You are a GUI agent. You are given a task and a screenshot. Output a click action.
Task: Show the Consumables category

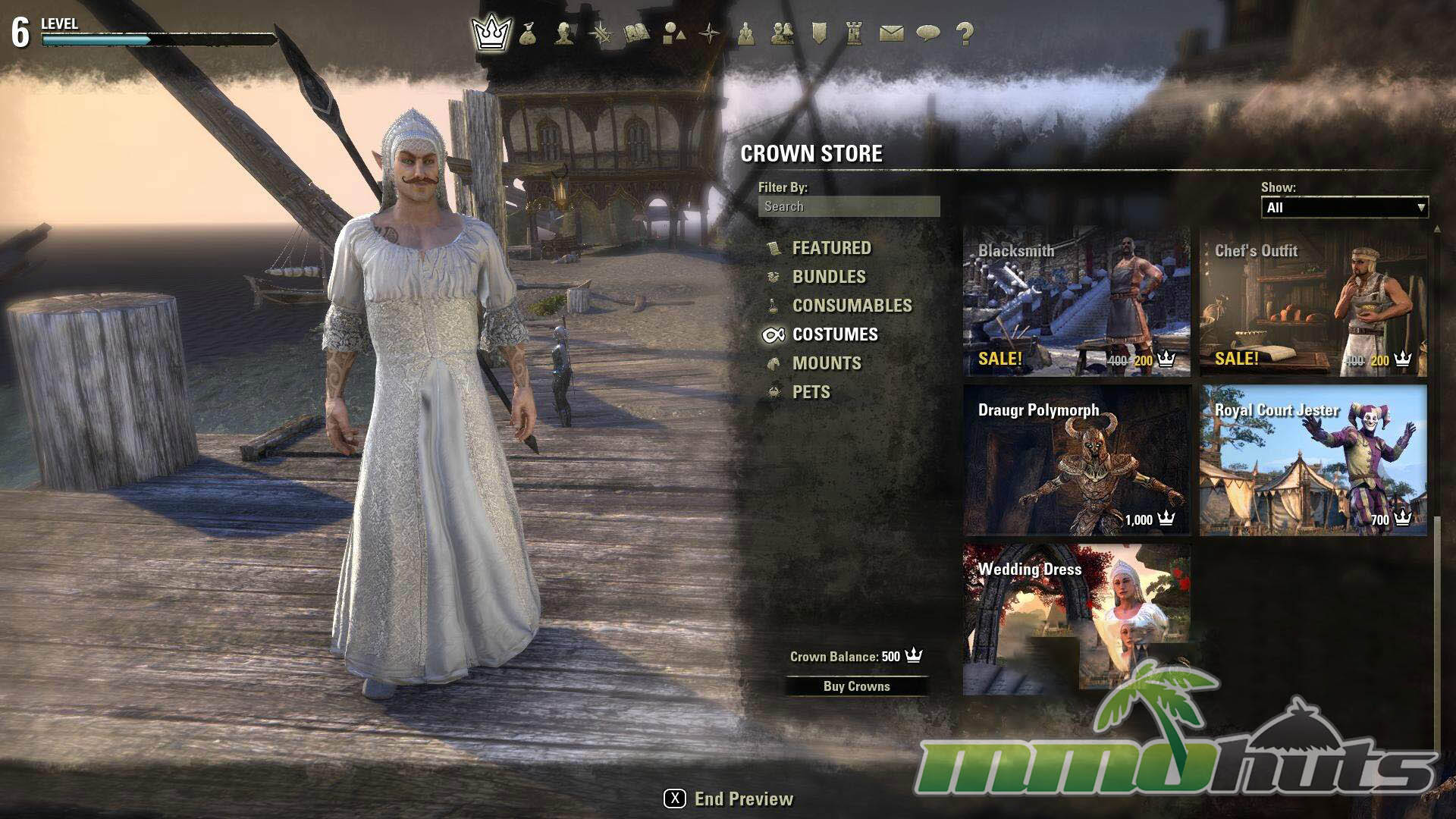[852, 306]
